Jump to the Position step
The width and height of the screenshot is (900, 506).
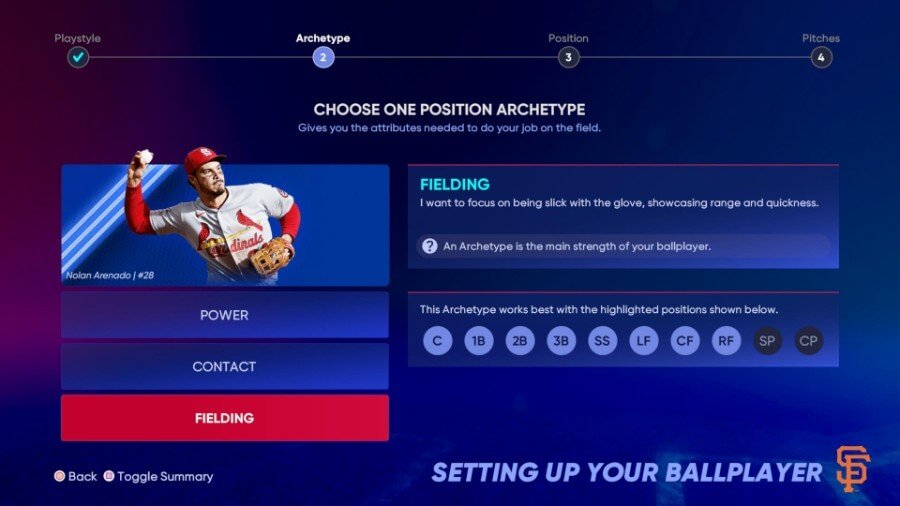pos(568,57)
